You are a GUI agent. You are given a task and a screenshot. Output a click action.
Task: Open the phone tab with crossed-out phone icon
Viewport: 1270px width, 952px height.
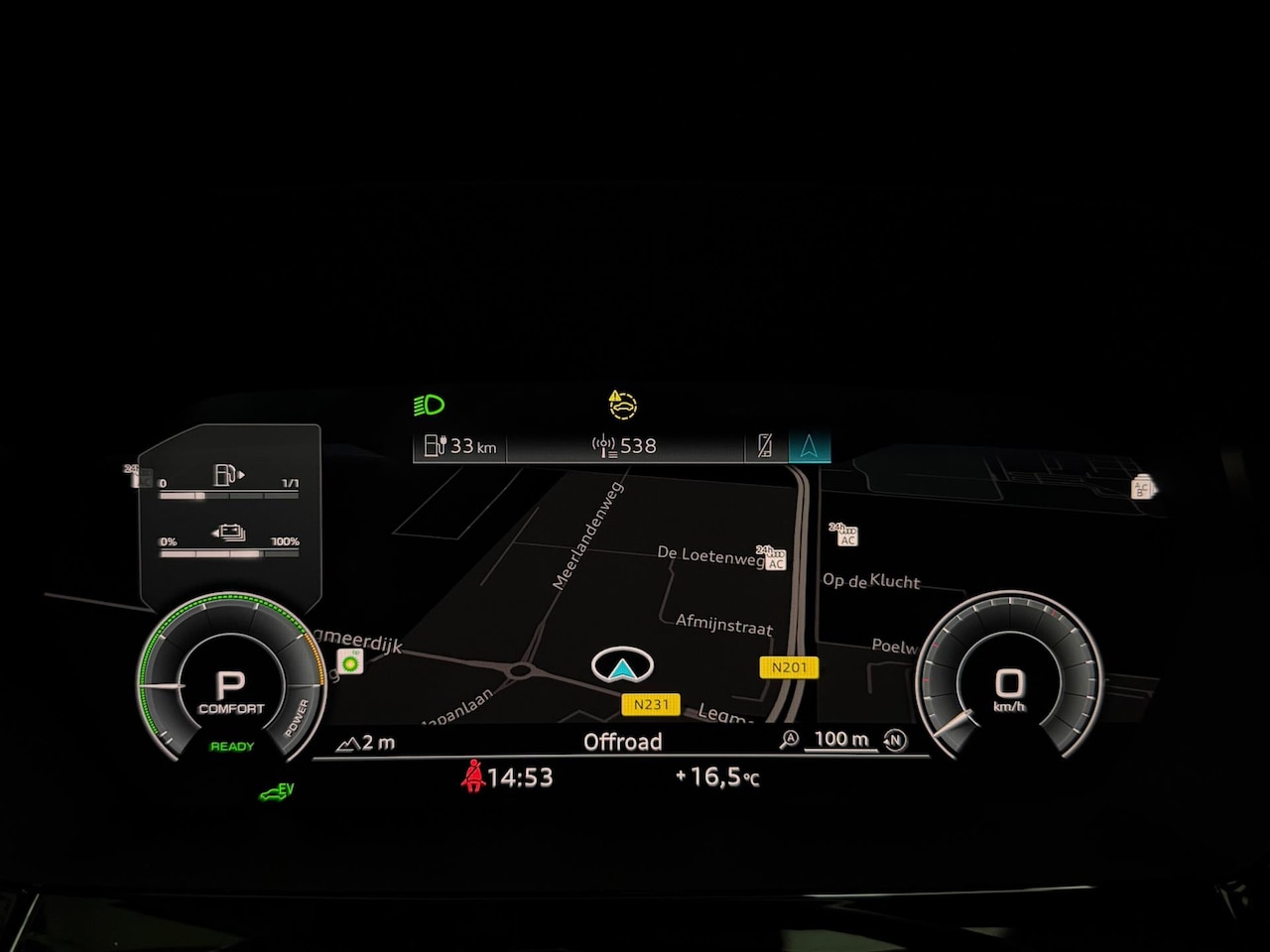pyautogui.click(x=765, y=446)
